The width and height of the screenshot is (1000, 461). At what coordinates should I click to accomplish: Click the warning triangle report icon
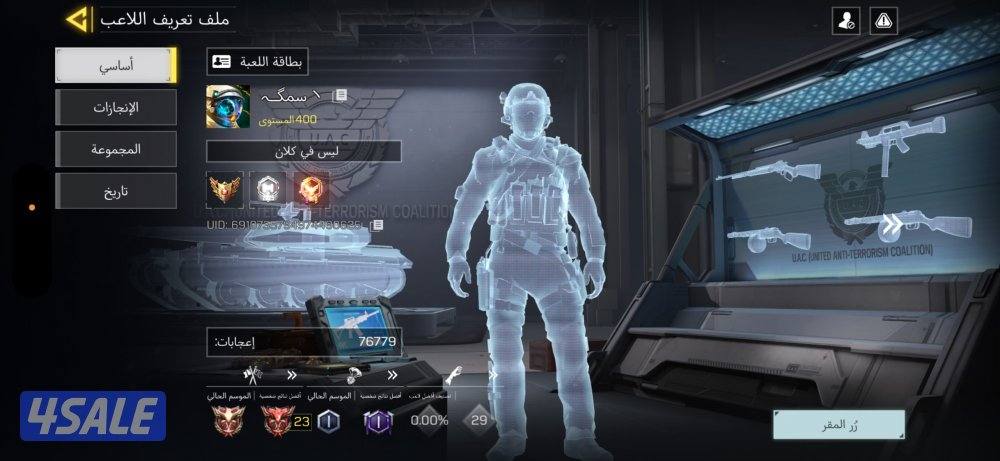pos(884,19)
